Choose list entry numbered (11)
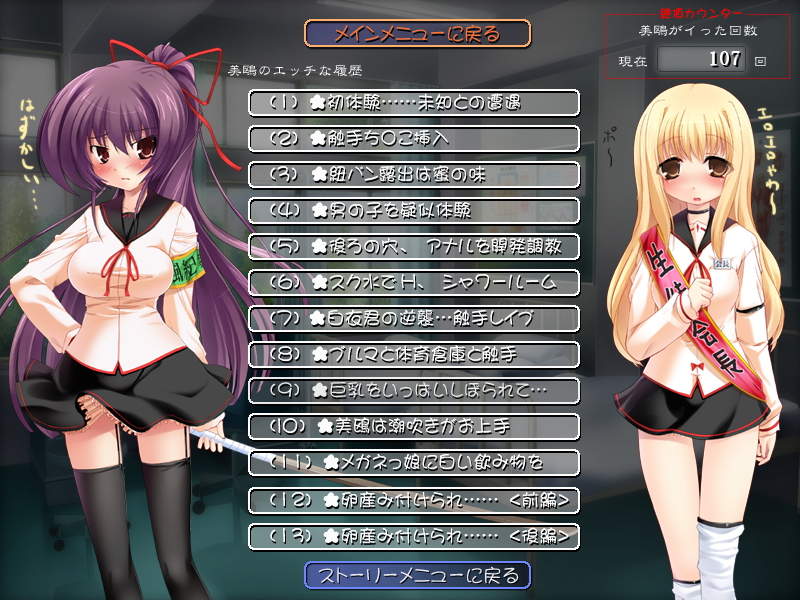The height and width of the screenshot is (600, 800). click(x=413, y=463)
